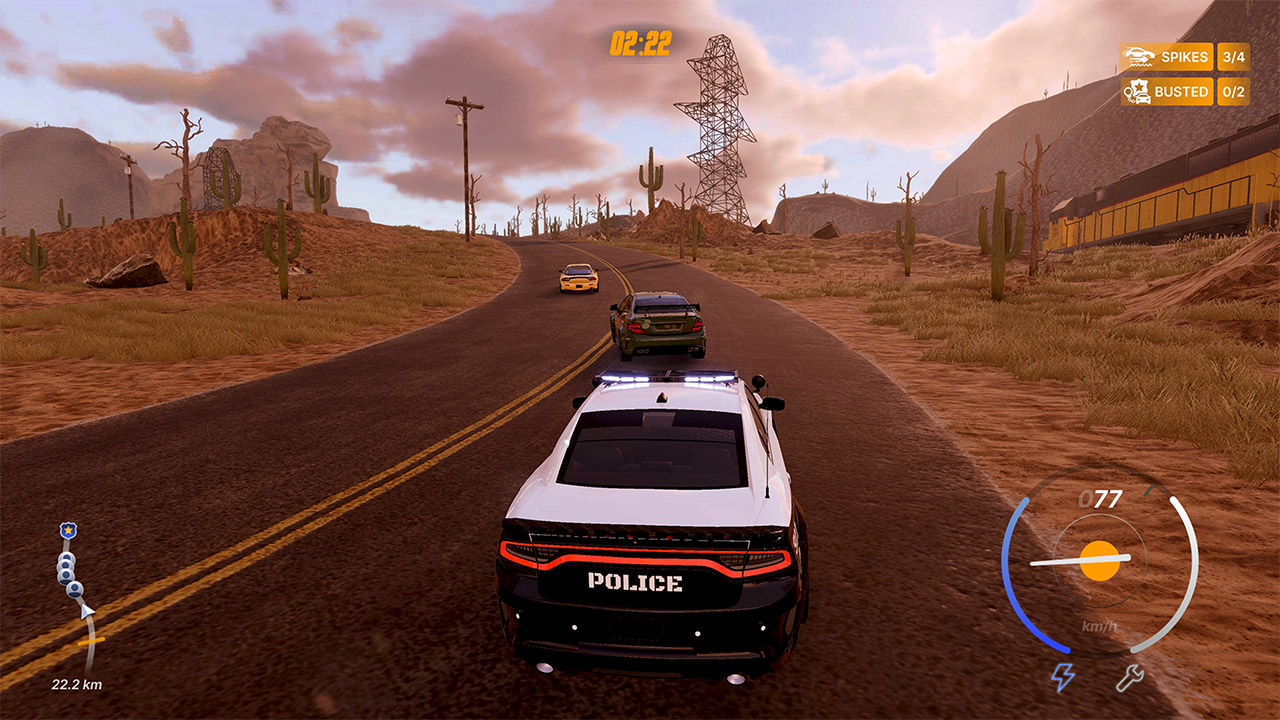1280x720 pixels.
Task: Click the lowest suspect marker on minimap
Action: 74,590
